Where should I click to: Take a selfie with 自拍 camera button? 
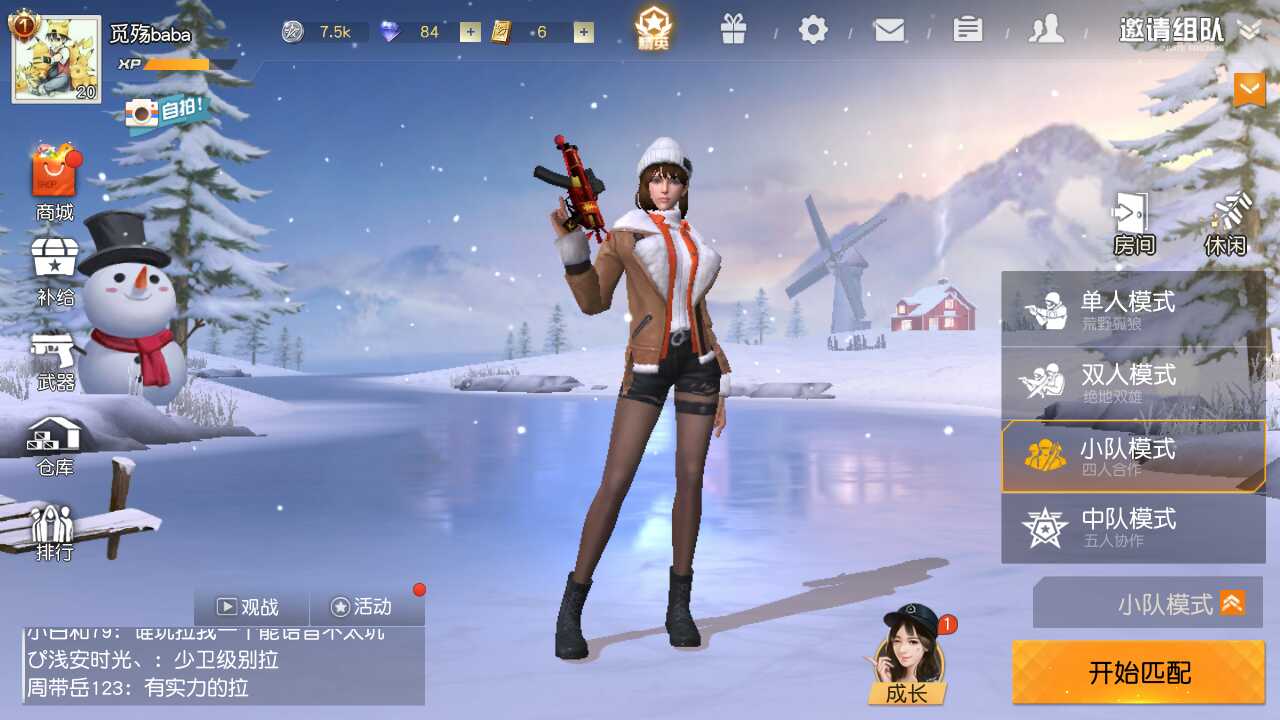(x=168, y=111)
